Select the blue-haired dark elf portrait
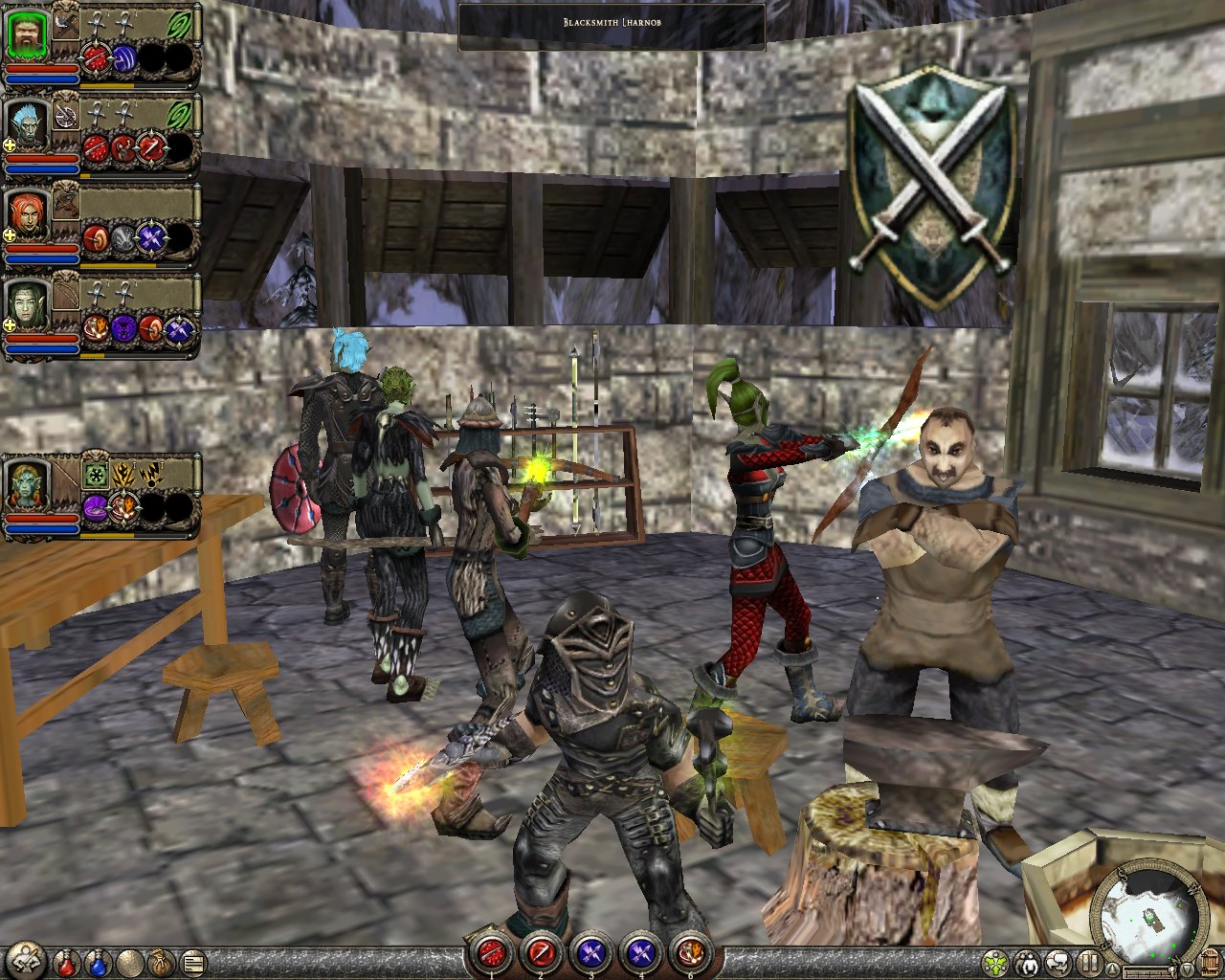Viewport: 1225px width, 980px height. pyautogui.click(x=27, y=124)
